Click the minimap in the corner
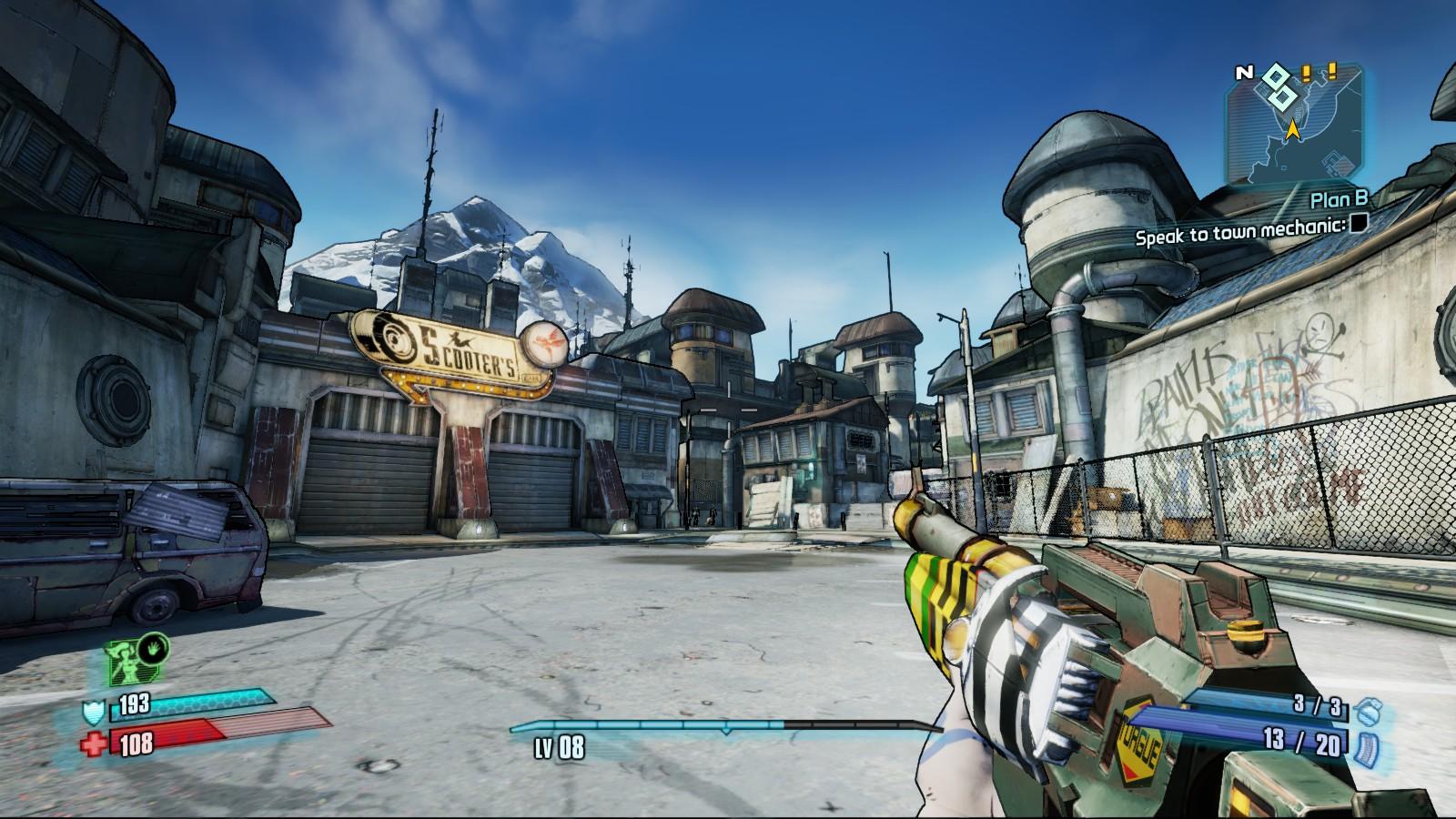The image size is (1456, 819). 1296,125
